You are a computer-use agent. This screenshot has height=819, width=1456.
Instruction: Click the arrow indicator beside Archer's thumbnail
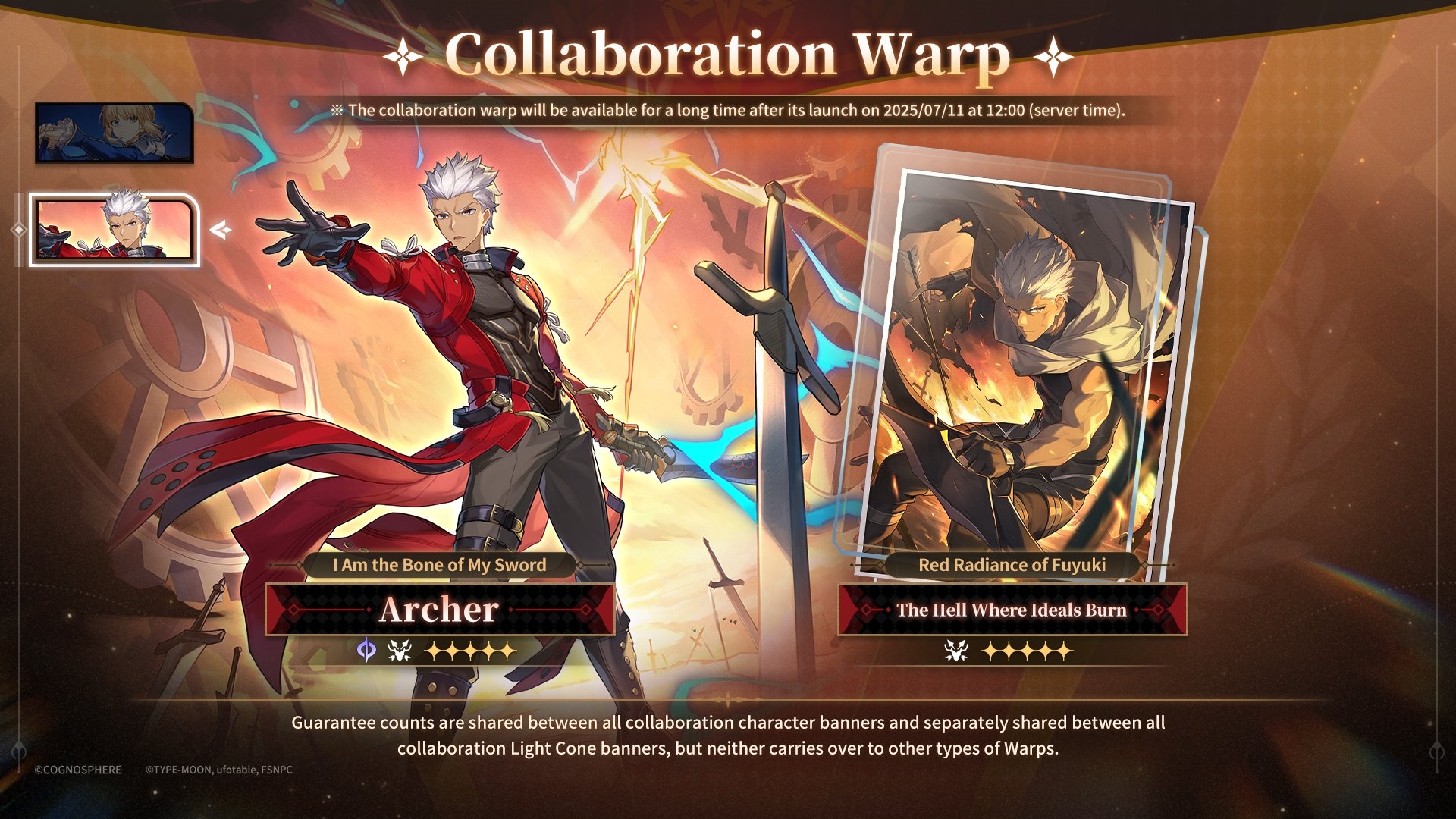[x=218, y=229]
